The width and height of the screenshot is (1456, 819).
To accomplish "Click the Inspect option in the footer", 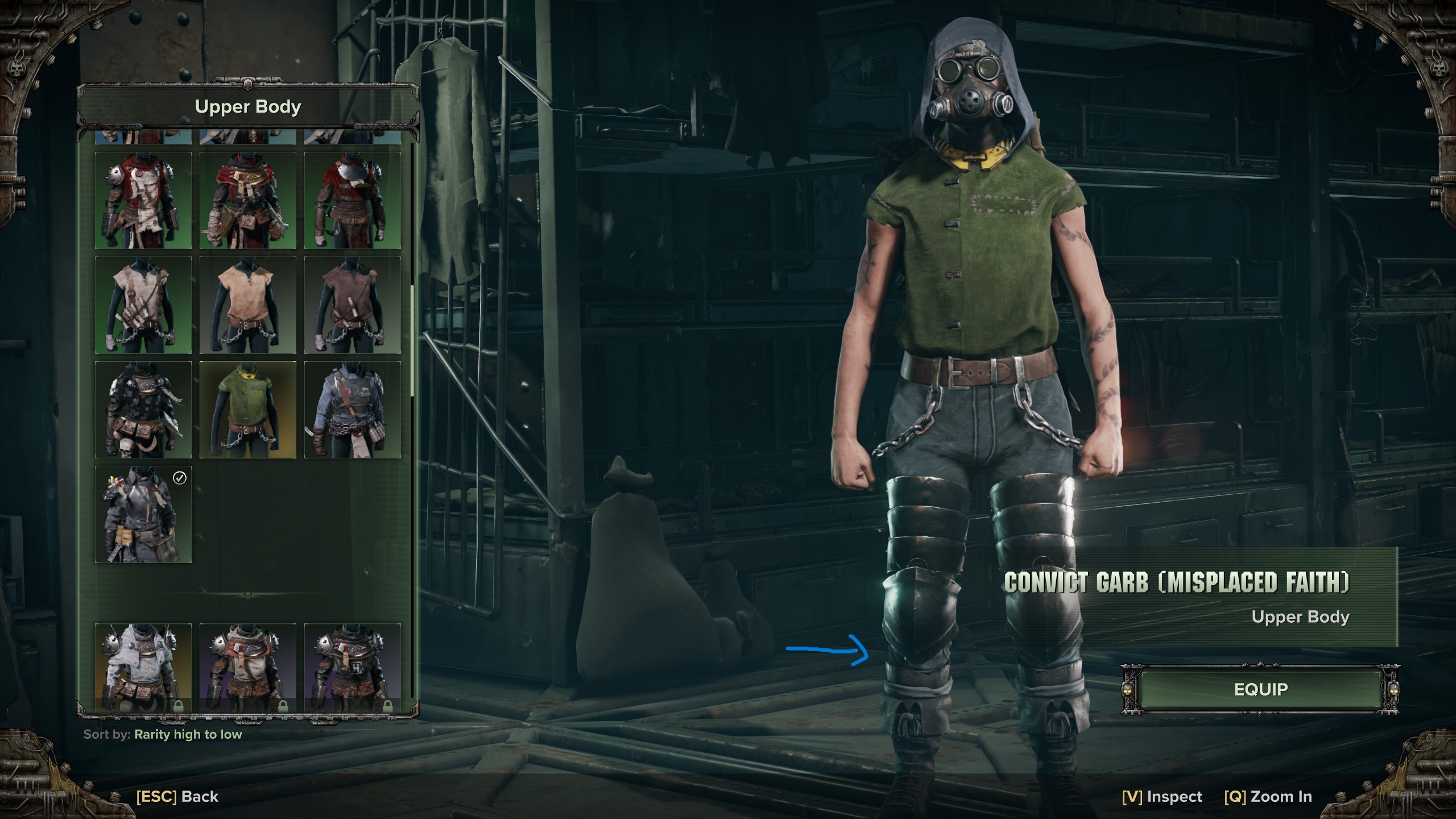I will [x=1162, y=797].
